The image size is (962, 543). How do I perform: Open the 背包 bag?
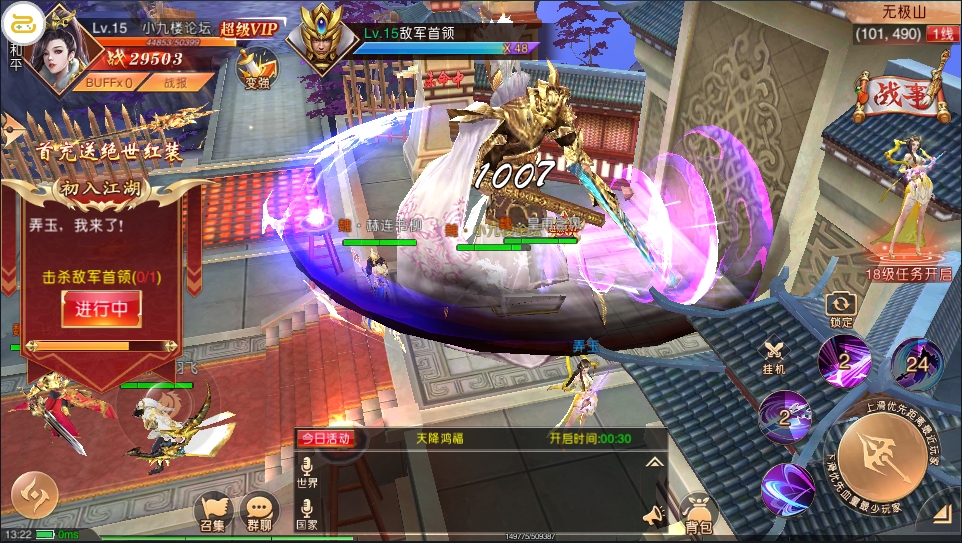[698, 514]
